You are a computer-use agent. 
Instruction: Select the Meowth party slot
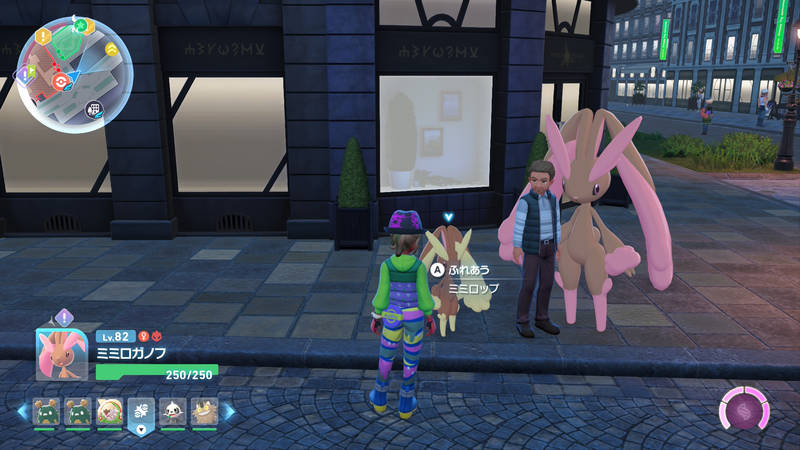[204, 409]
